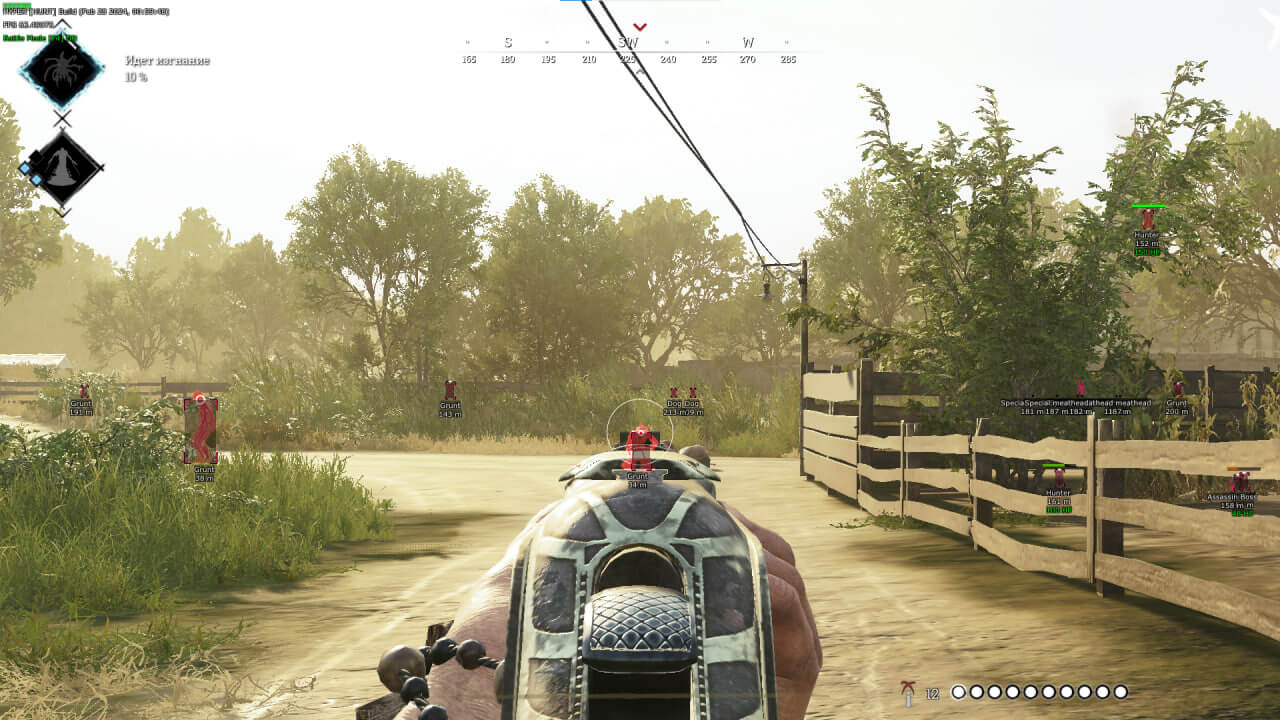1280x720 pixels.
Task: Click the Grunt 38 m highlighted outline
Action: pyautogui.click(x=200, y=432)
